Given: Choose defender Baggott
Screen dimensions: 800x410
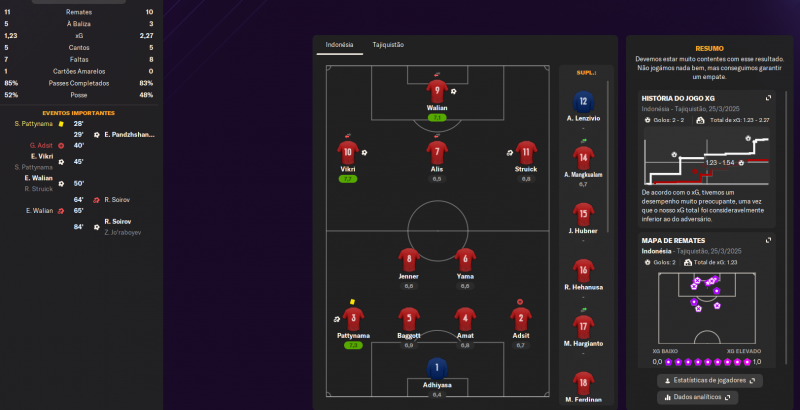Looking at the screenshot, I should tap(408, 319).
